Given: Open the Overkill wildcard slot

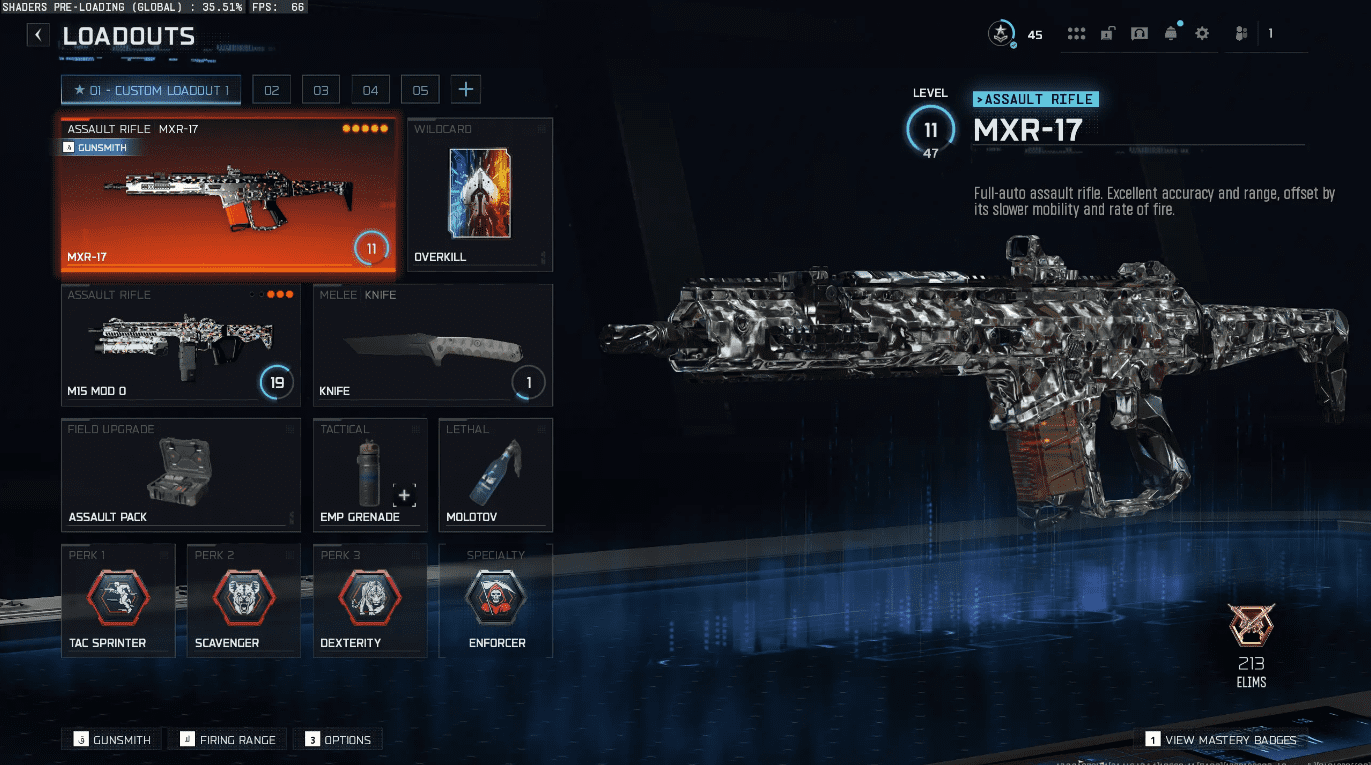Looking at the screenshot, I should 480,195.
